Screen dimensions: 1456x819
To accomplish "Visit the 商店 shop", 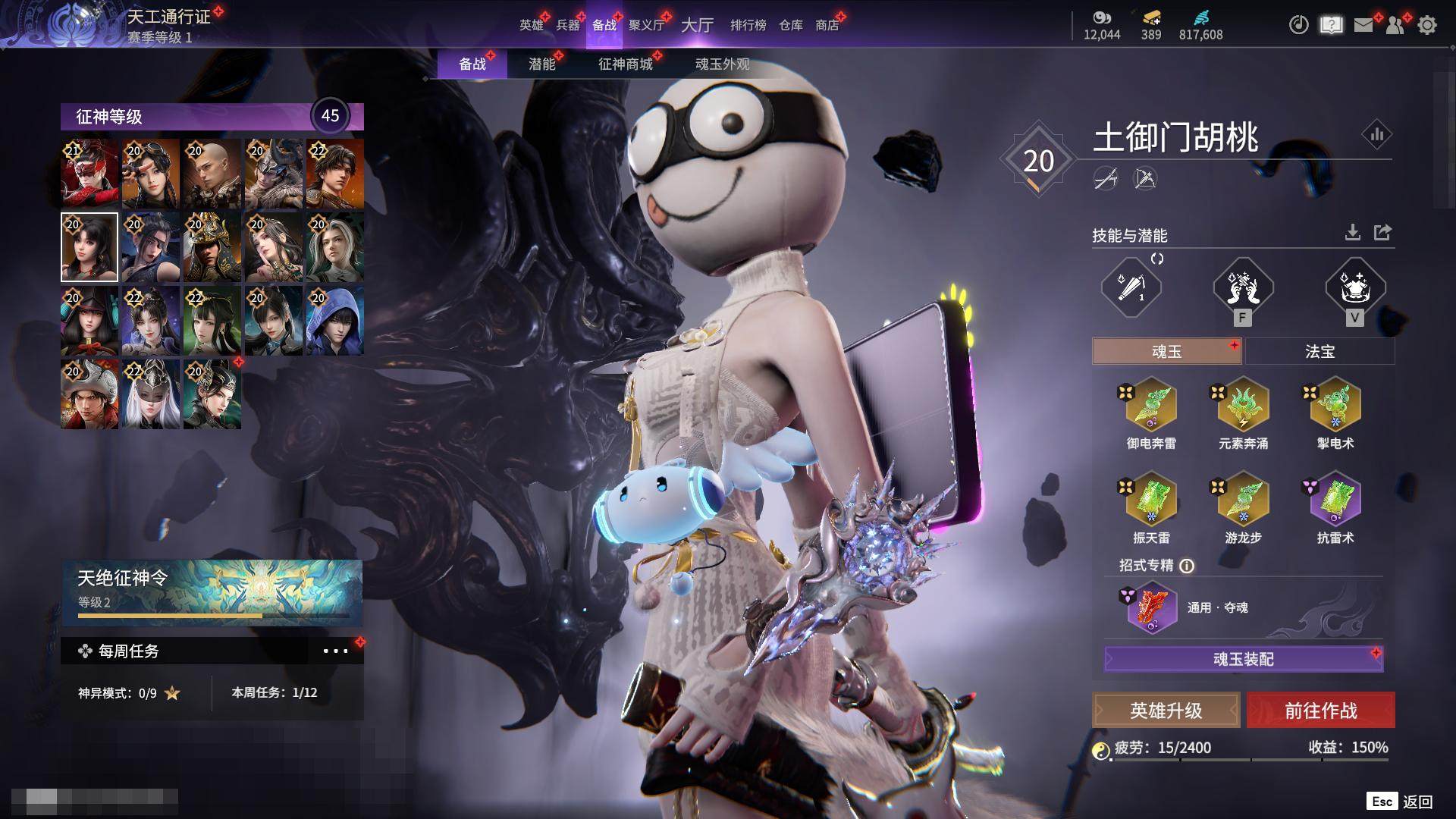I will click(x=827, y=25).
